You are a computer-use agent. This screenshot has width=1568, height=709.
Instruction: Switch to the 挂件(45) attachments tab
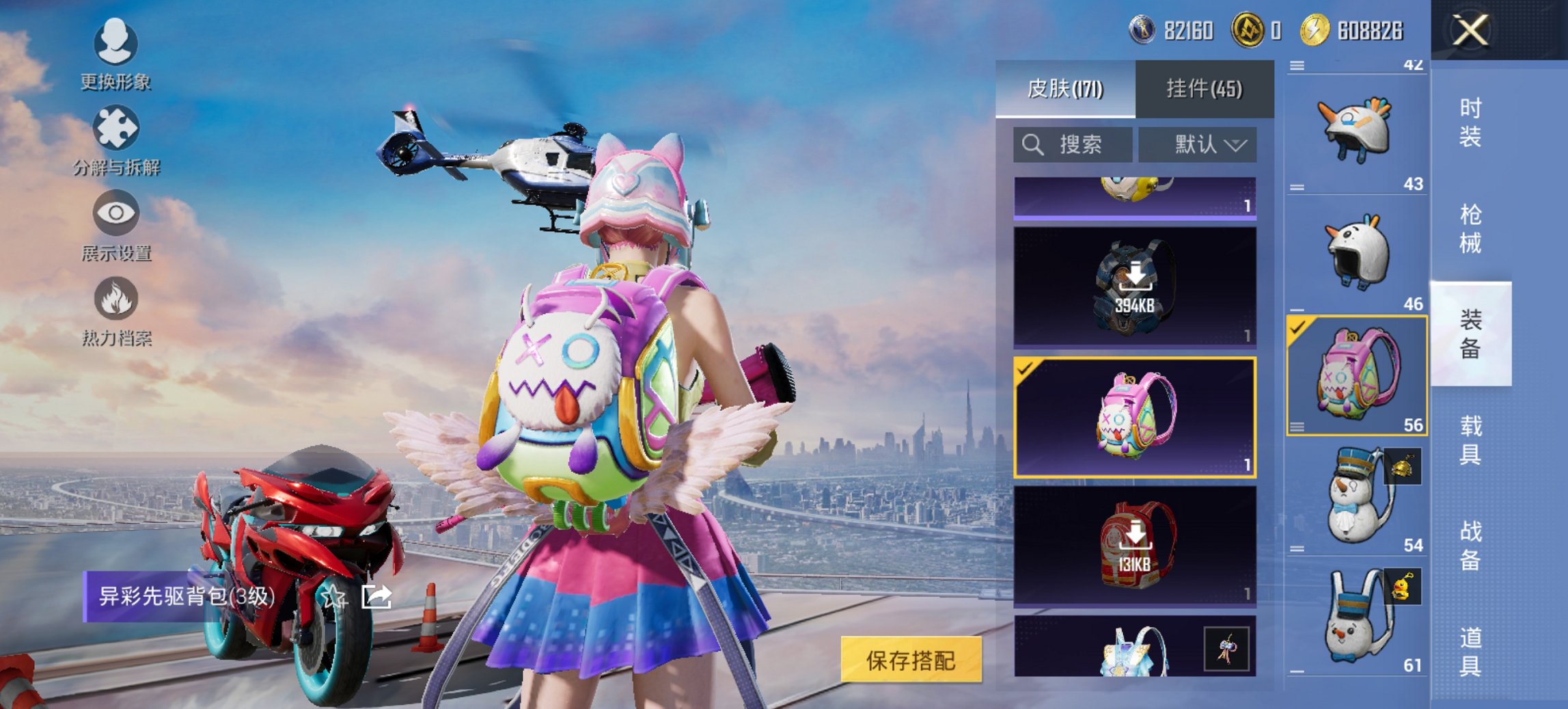point(1204,90)
